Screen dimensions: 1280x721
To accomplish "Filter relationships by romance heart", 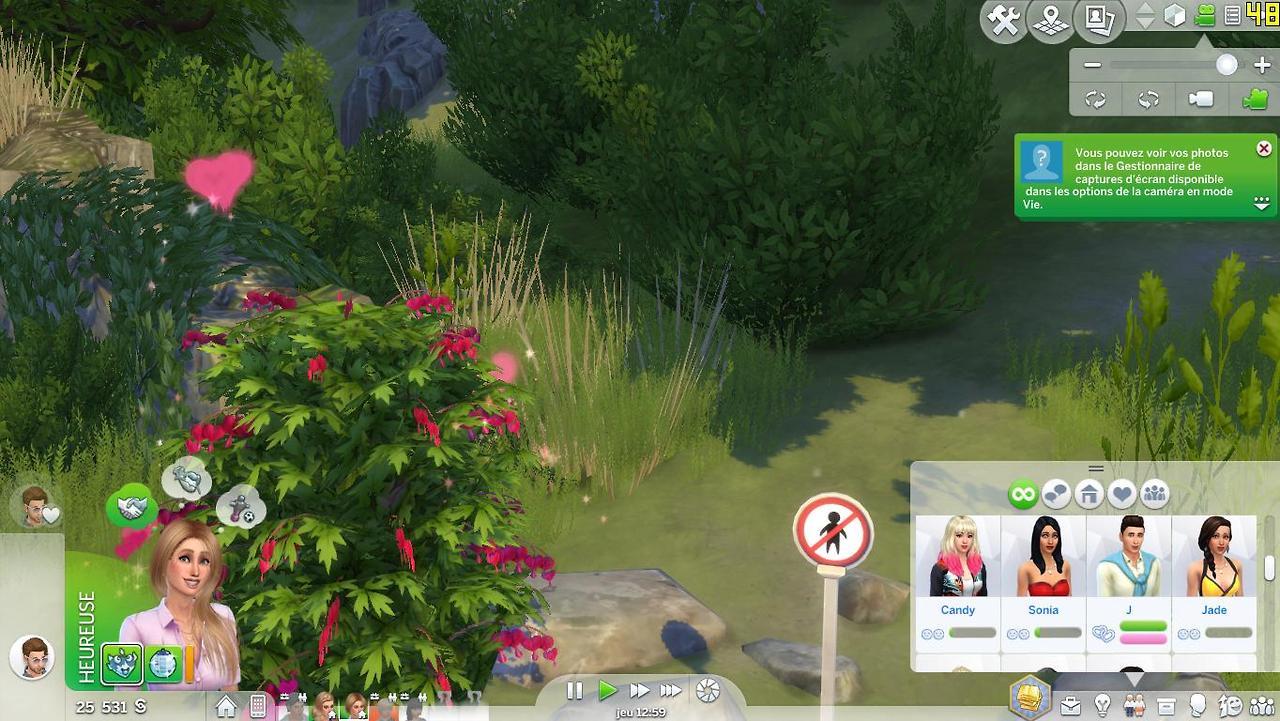I will (1122, 494).
